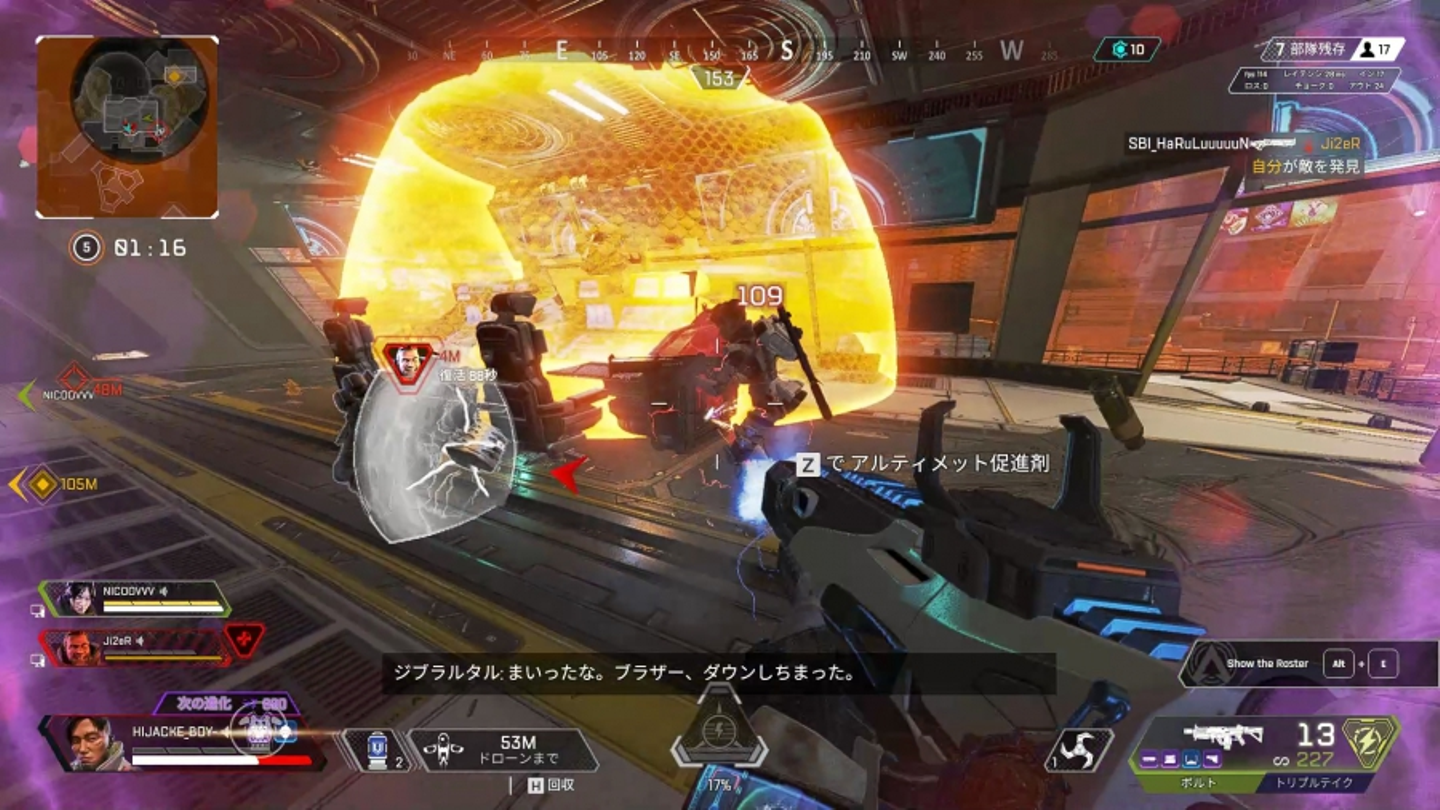Click the yellow diamond ping marker 105M
Screen dimensions: 1440x810
click(x=43, y=484)
